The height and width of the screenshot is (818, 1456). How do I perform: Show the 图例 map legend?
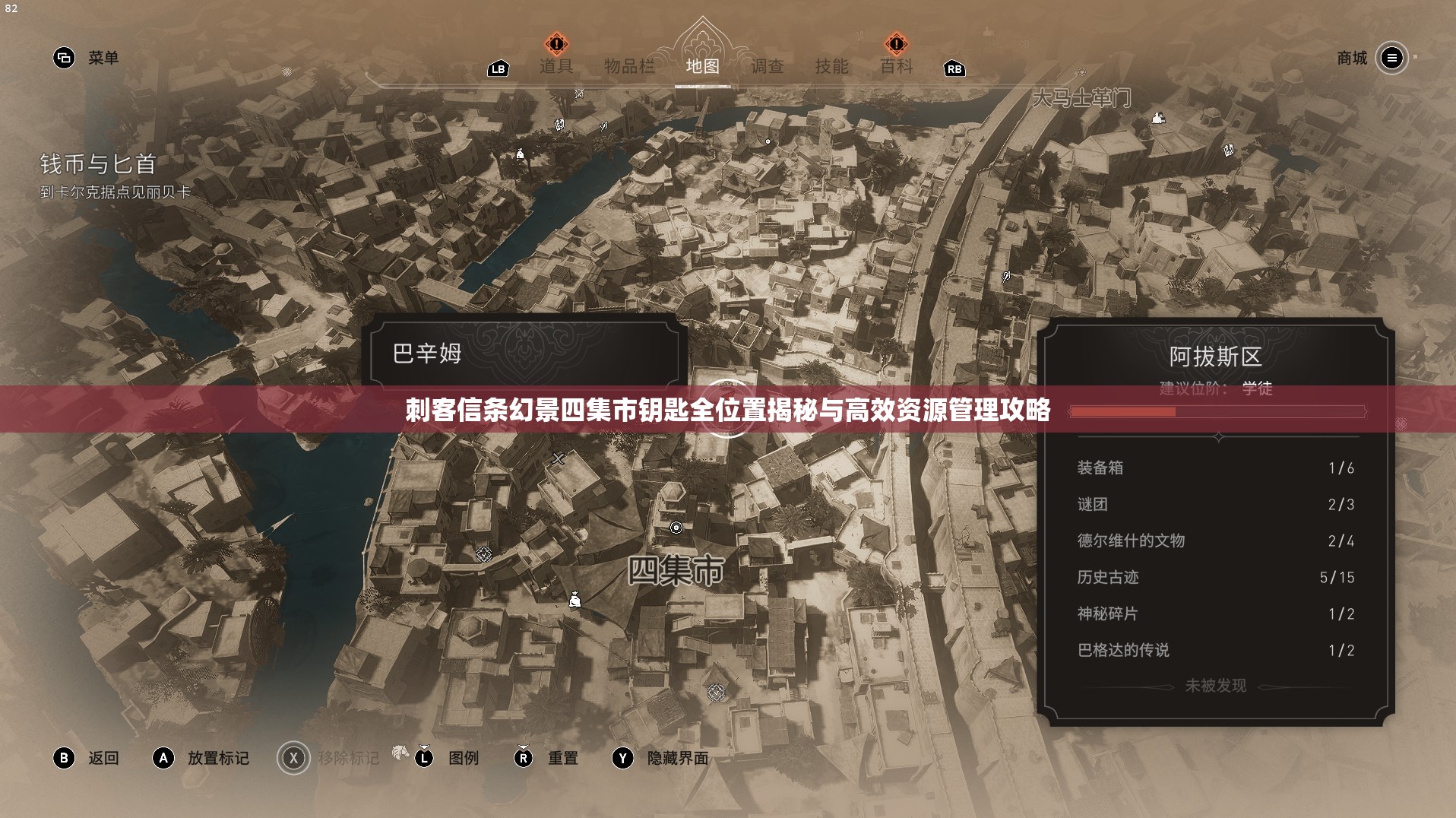click(x=447, y=758)
